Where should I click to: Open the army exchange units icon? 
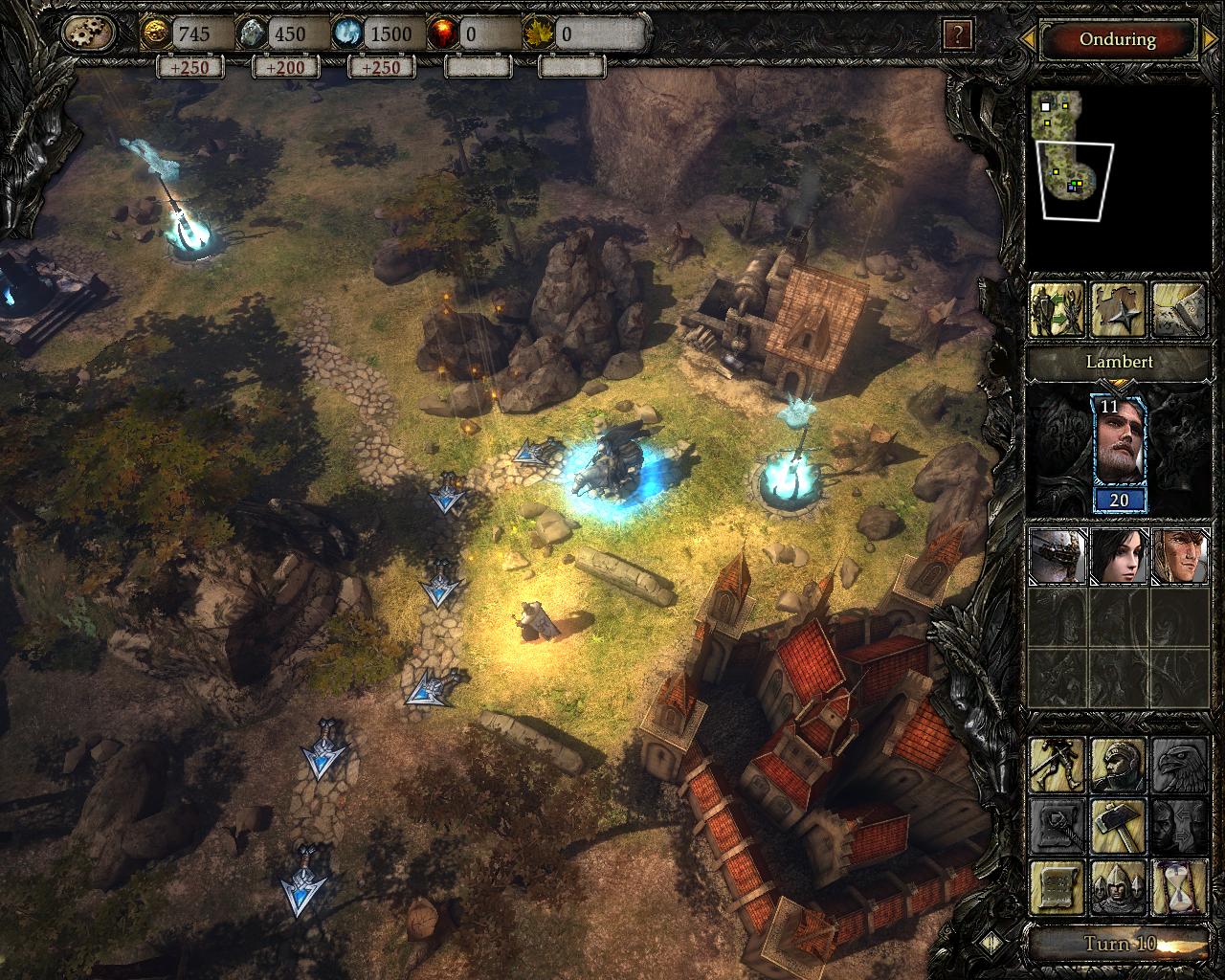coord(1057,310)
